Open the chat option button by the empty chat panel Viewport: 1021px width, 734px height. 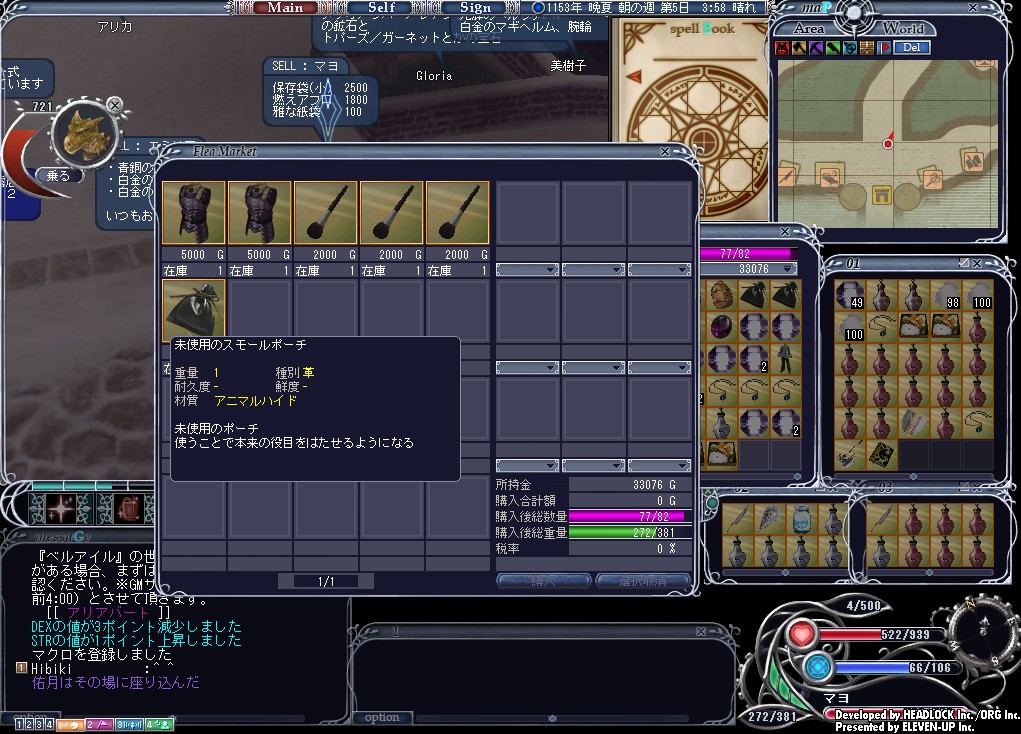point(382,717)
